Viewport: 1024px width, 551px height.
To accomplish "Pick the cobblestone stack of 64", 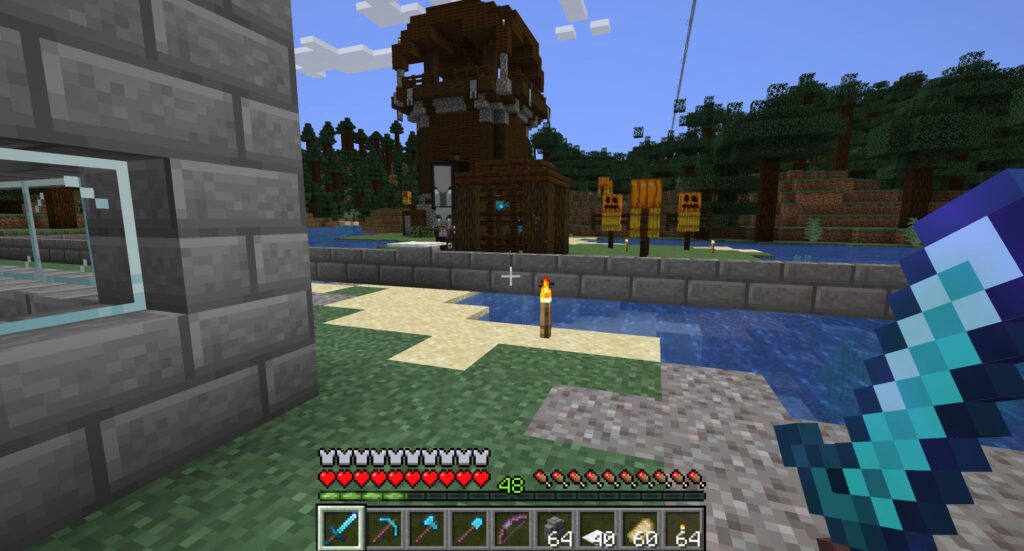I will pyautogui.click(x=555, y=527).
